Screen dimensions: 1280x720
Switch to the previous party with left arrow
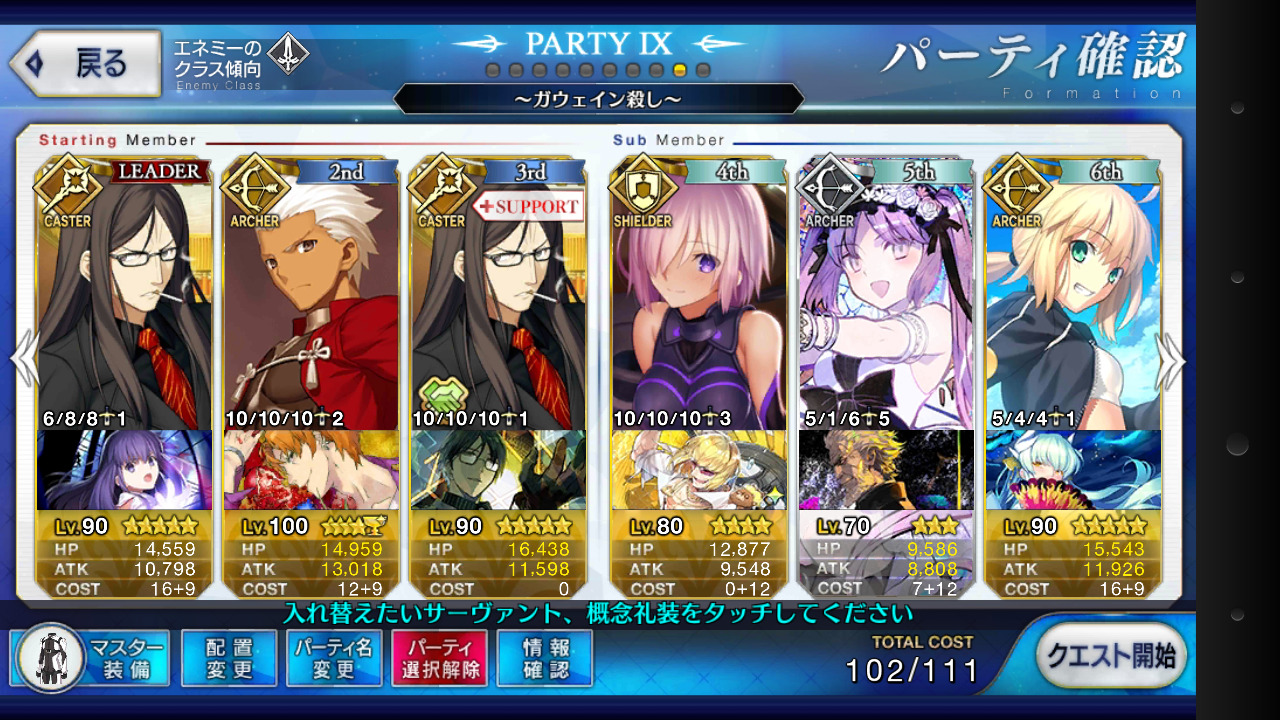(23, 360)
